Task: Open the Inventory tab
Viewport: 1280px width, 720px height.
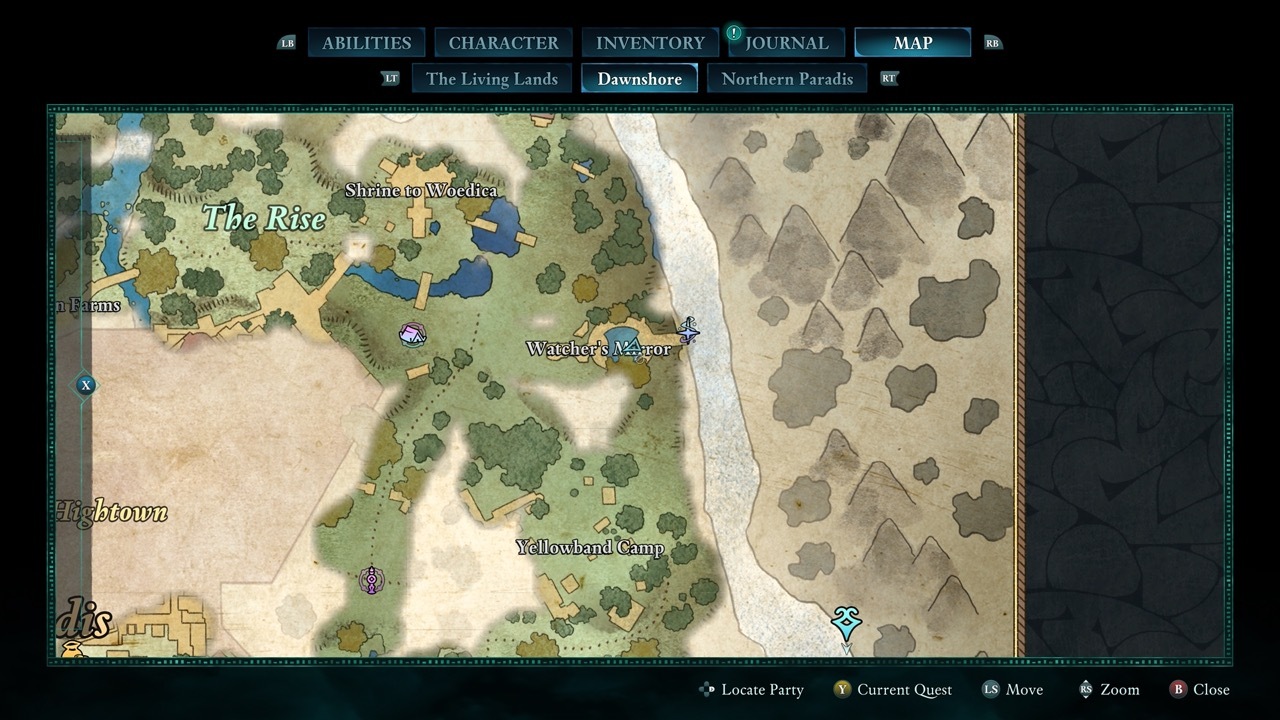Action: (650, 43)
